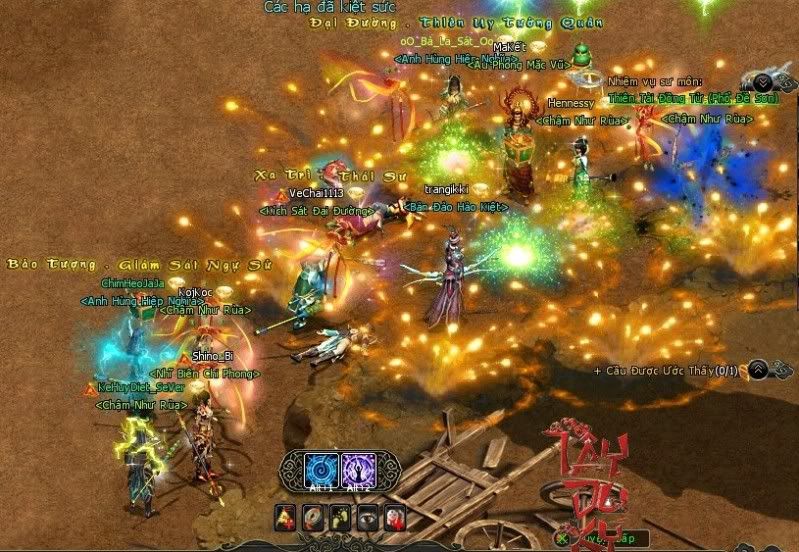799x552 pixels.
Task: Click the green X button at bottom right
Action: [x=563, y=538]
